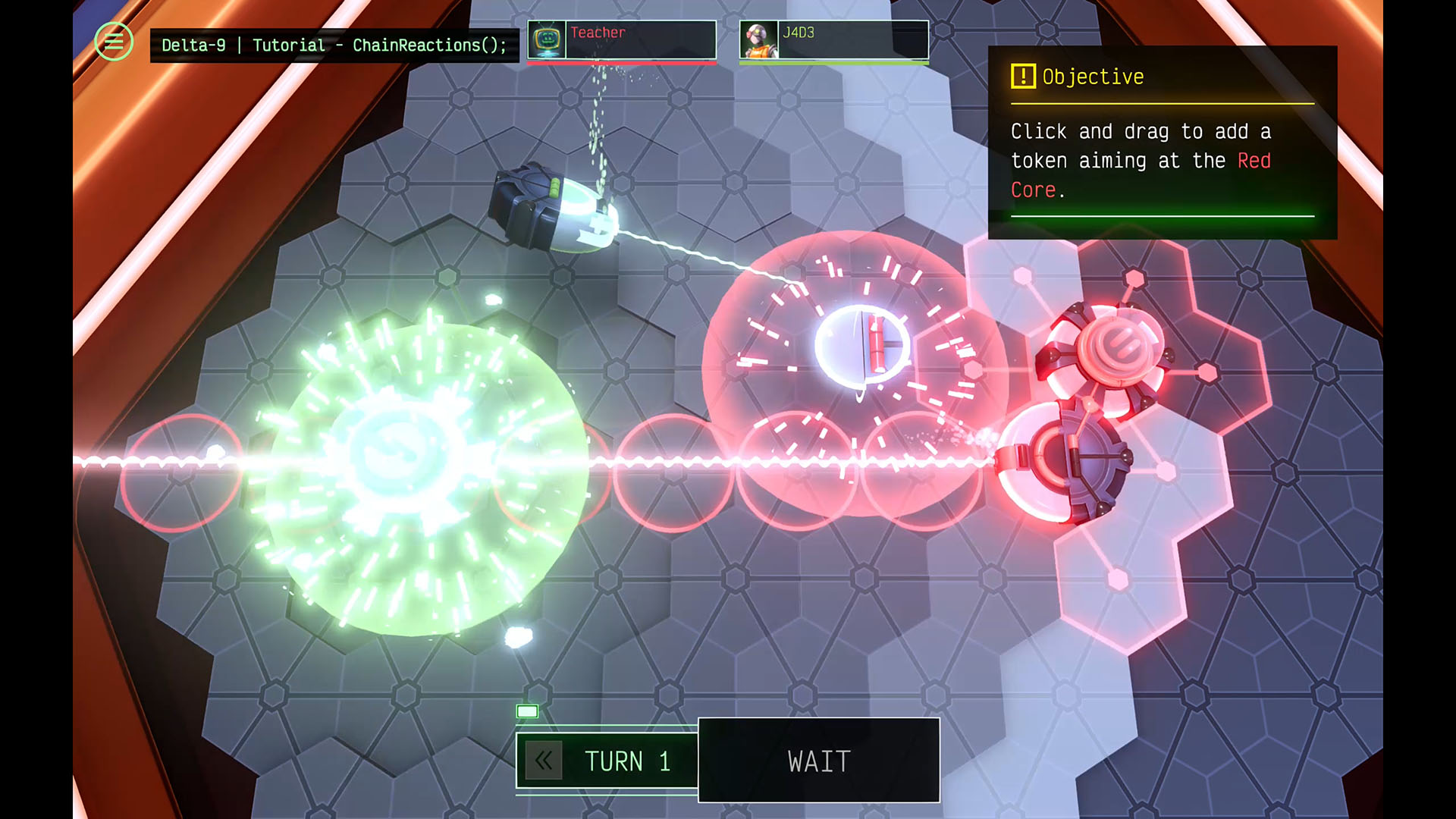Click the white core token in the center
Viewport: 1456px width, 819px height.
[x=861, y=344]
